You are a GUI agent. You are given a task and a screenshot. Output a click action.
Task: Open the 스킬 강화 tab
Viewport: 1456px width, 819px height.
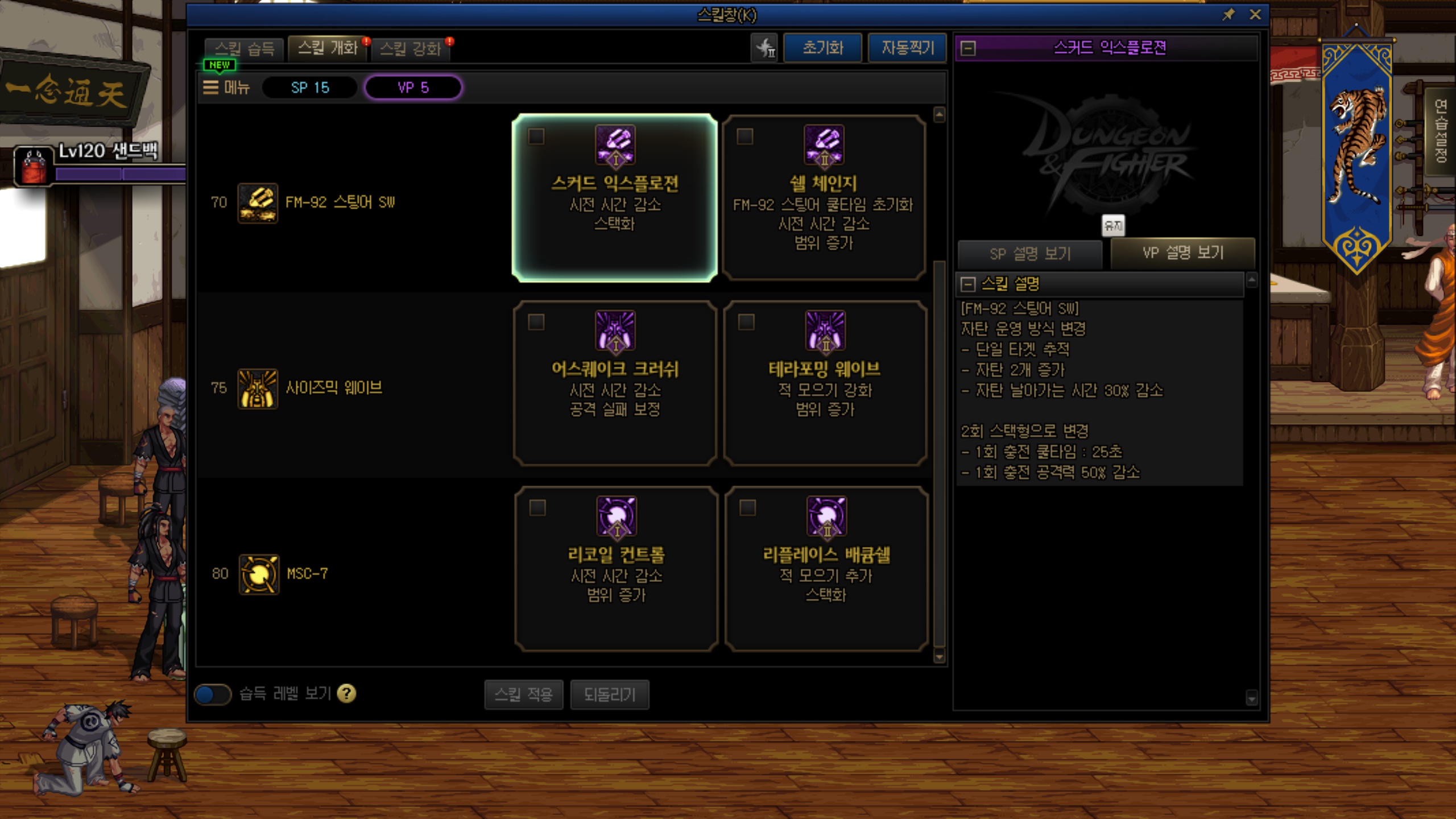(410, 48)
